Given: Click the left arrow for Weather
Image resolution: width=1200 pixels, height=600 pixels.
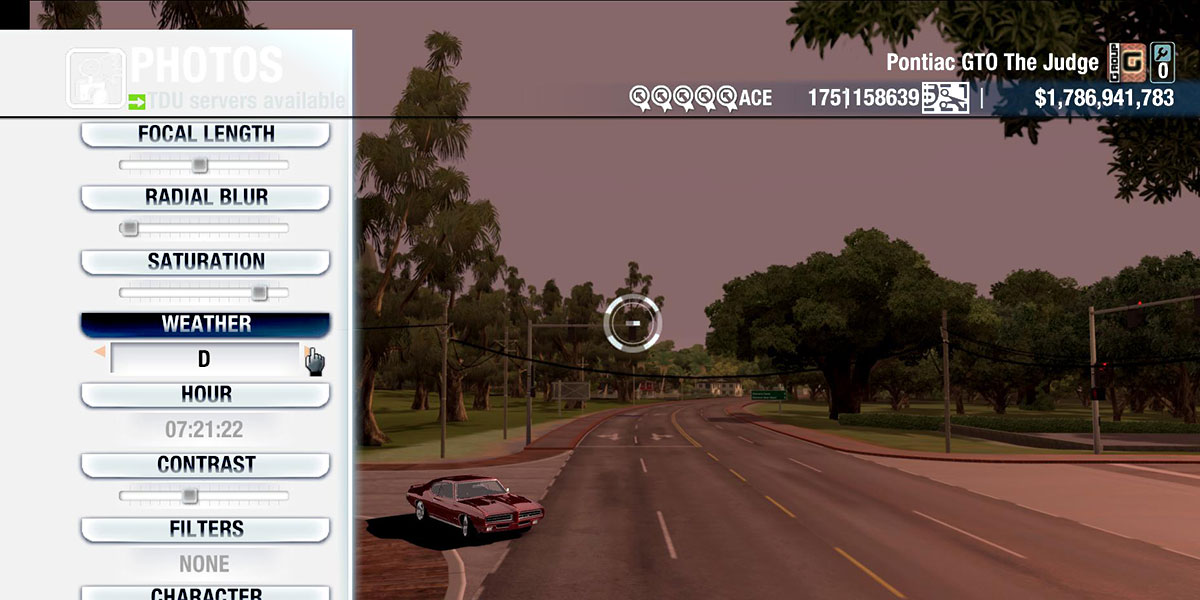Looking at the screenshot, I should (100, 353).
